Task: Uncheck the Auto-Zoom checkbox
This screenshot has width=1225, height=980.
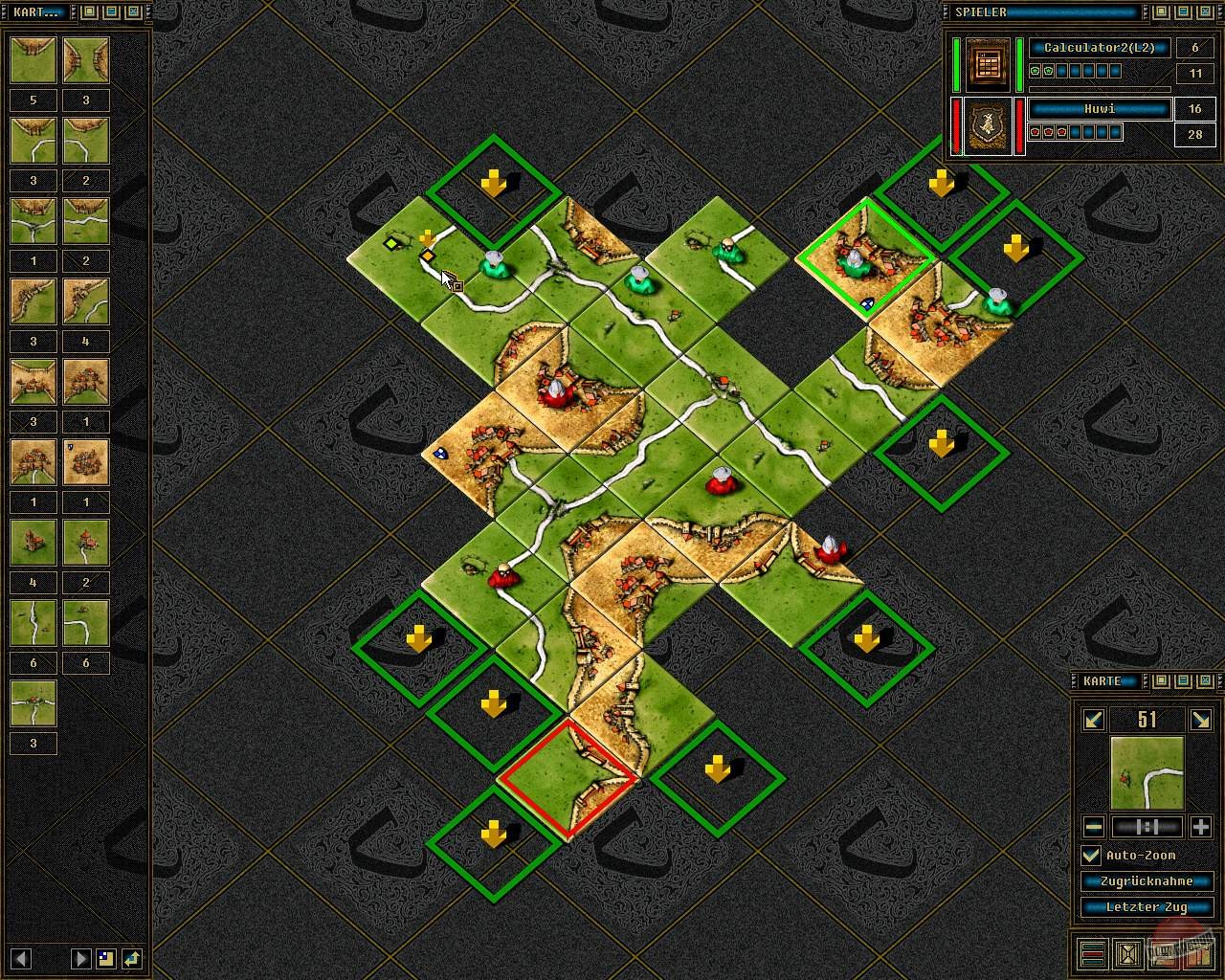Action: click(x=1091, y=855)
